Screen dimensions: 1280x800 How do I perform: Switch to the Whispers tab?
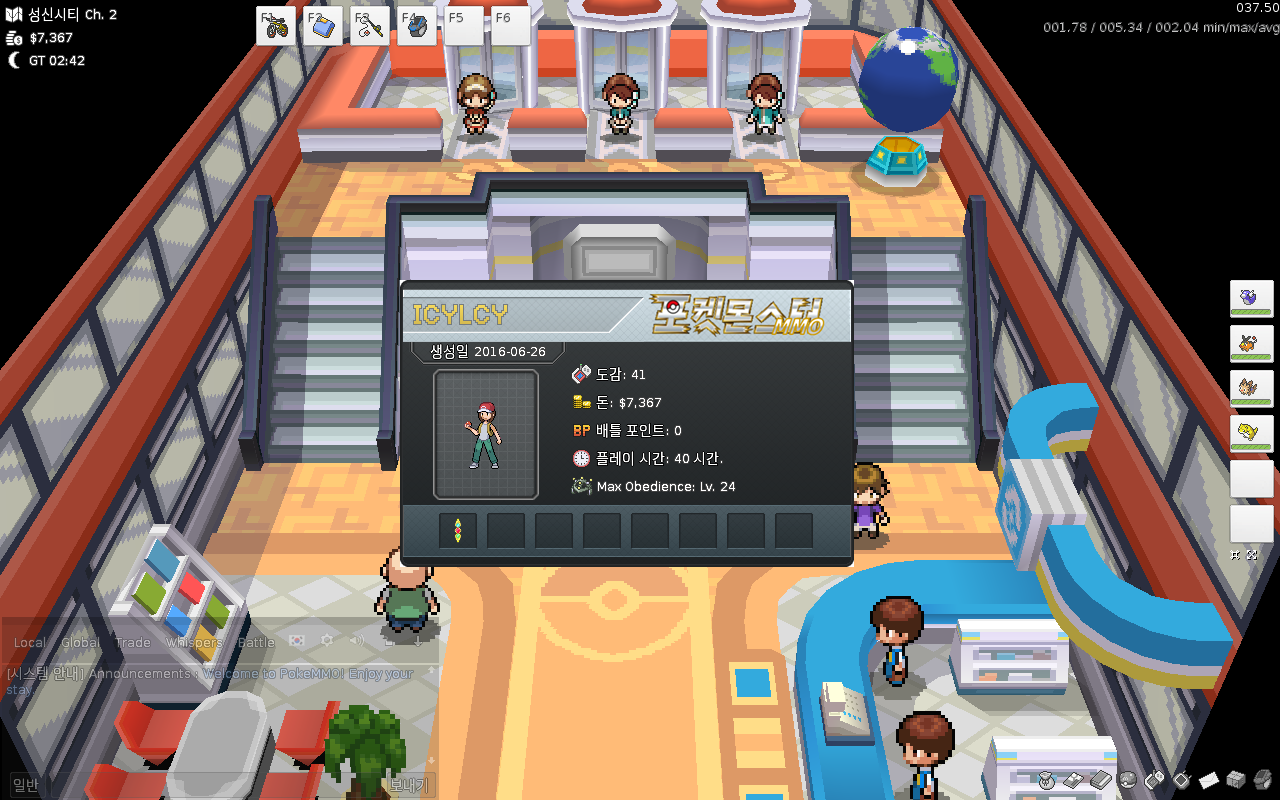194,643
